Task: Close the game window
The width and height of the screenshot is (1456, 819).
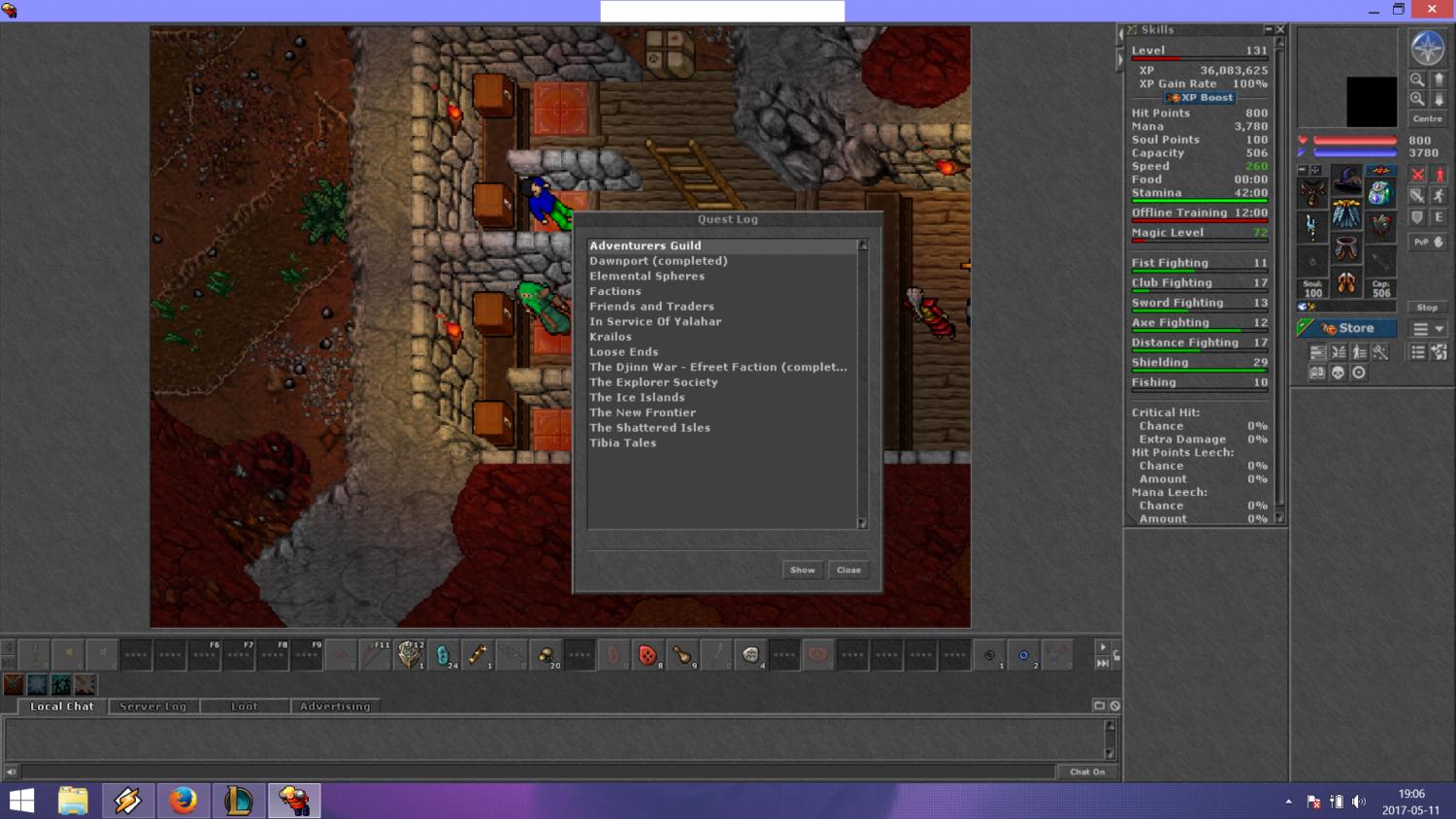Action: point(1432,10)
